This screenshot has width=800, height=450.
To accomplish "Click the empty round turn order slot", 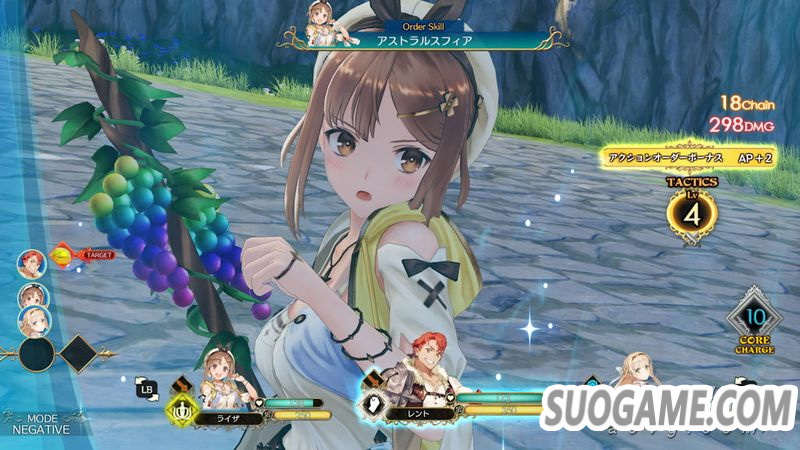I will pos(34,353).
